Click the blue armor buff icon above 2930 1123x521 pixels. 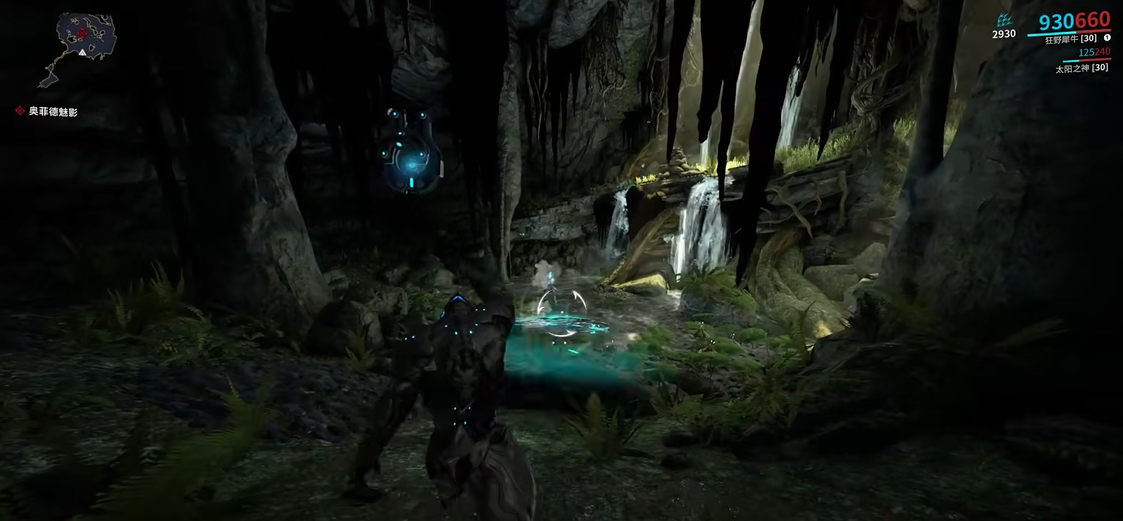1005,20
